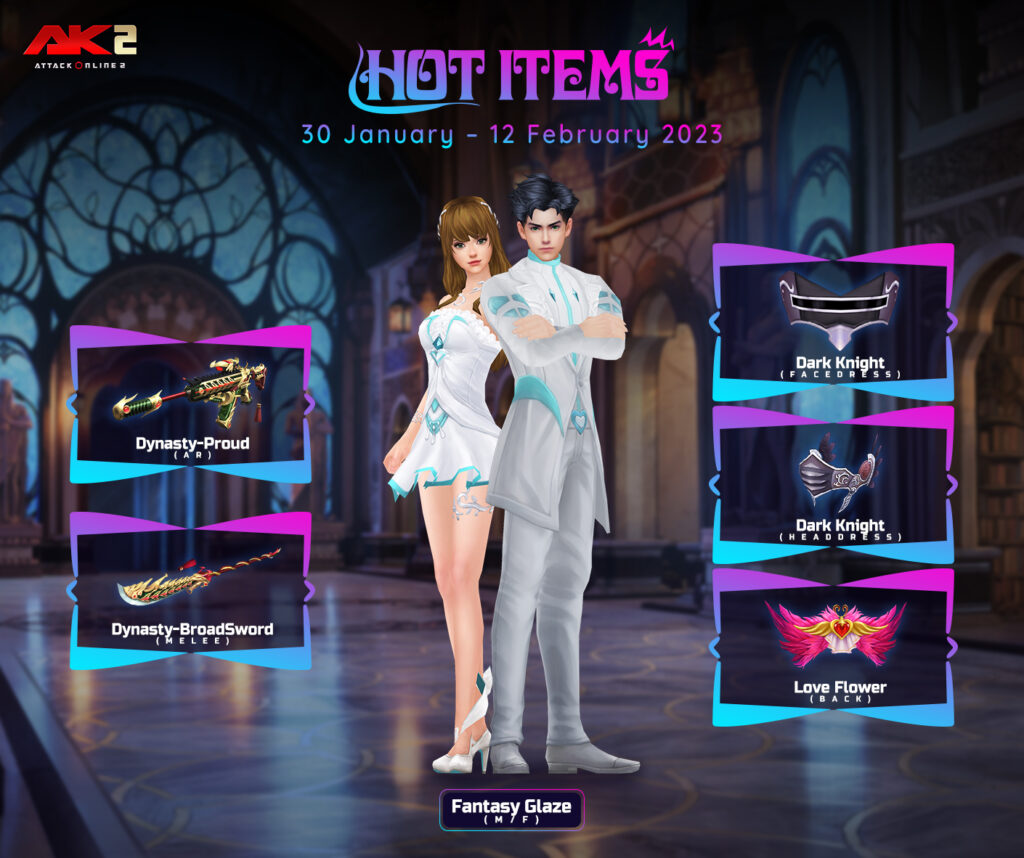Click the Fantasy Glaze costume label
Image resolution: width=1024 pixels, height=858 pixels.
coord(511,810)
